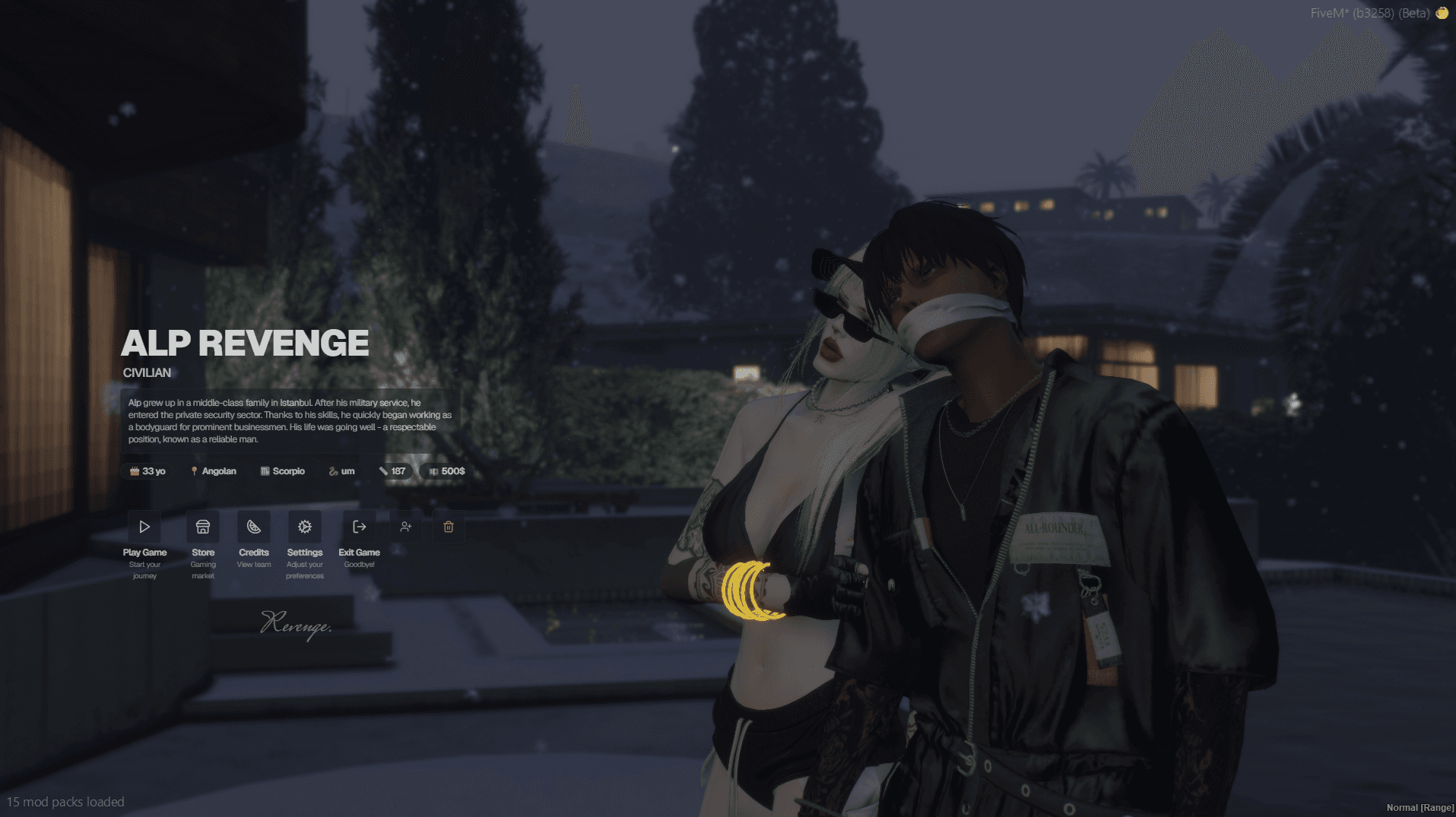Select the Scorpio zodiac chip
This screenshot has height=817, width=1456.
(282, 470)
